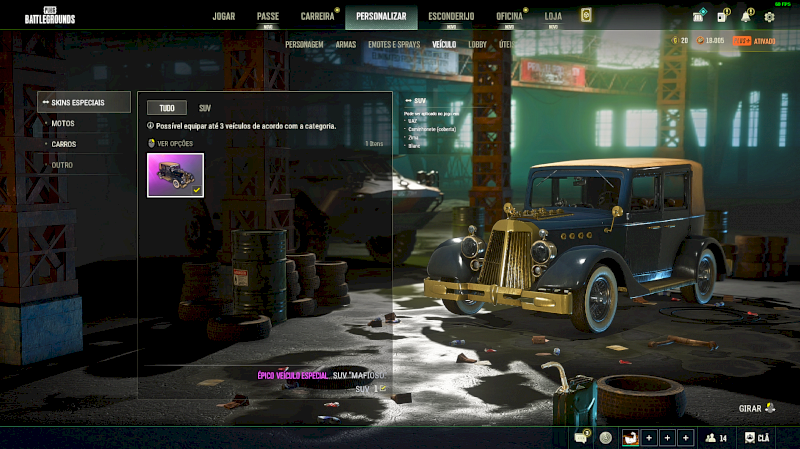Show the Lobby customization sub-tab
This screenshot has width=800, height=449.
[x=477, y=45]
